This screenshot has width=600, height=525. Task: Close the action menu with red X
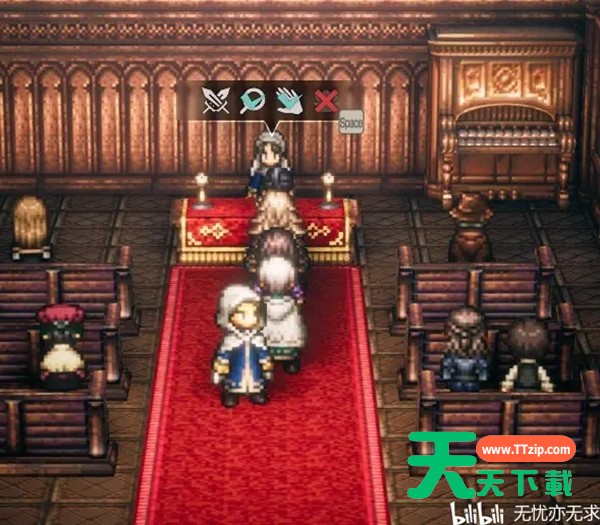[325, 100]
